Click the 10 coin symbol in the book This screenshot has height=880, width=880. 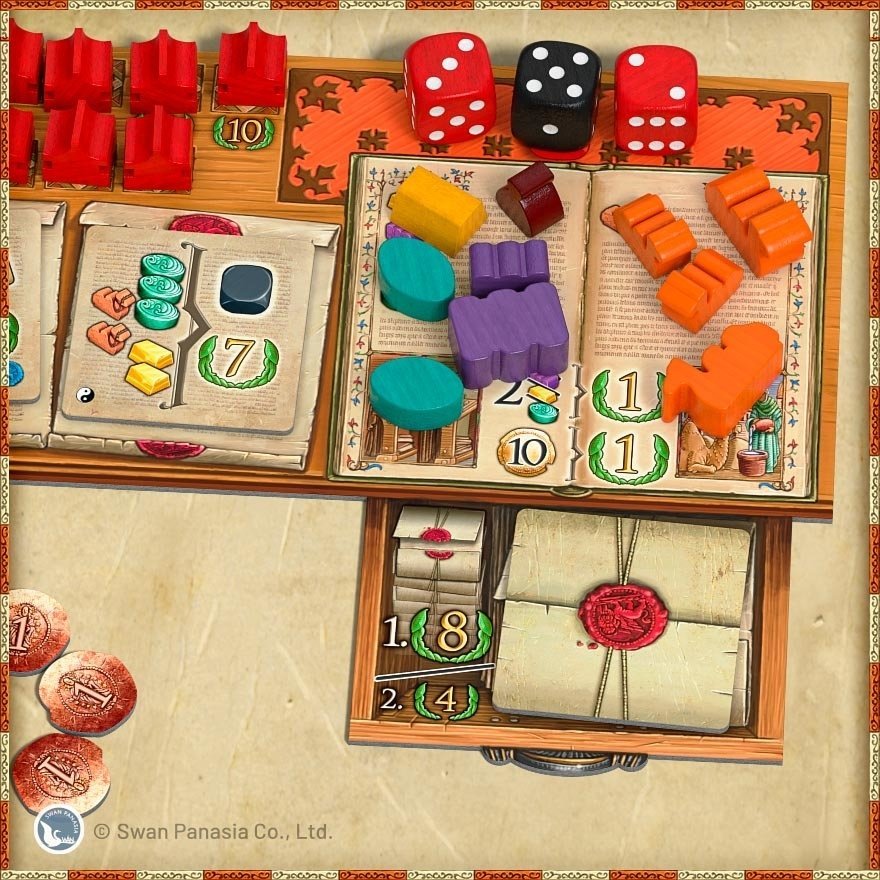pos(526,454)
